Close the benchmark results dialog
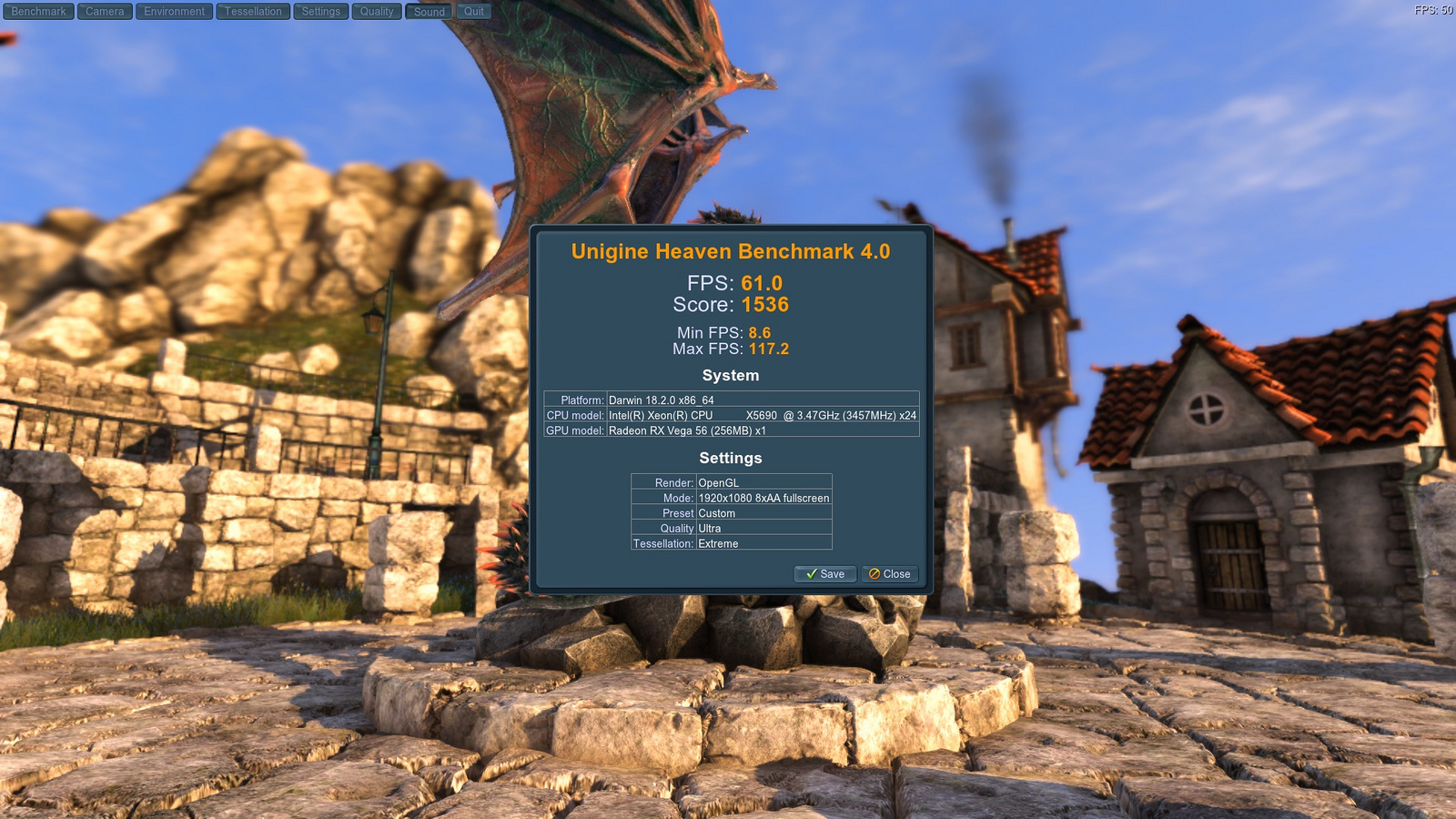 [x=889, y=574]
